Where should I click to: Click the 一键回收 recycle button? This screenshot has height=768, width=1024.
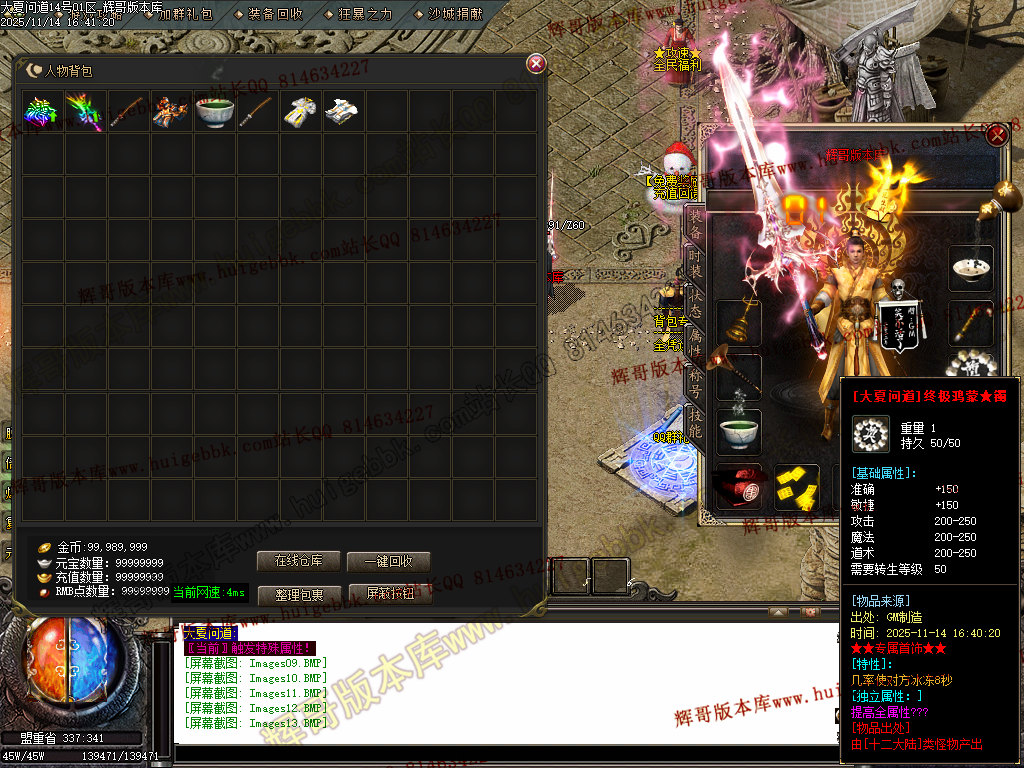point(390,561)
